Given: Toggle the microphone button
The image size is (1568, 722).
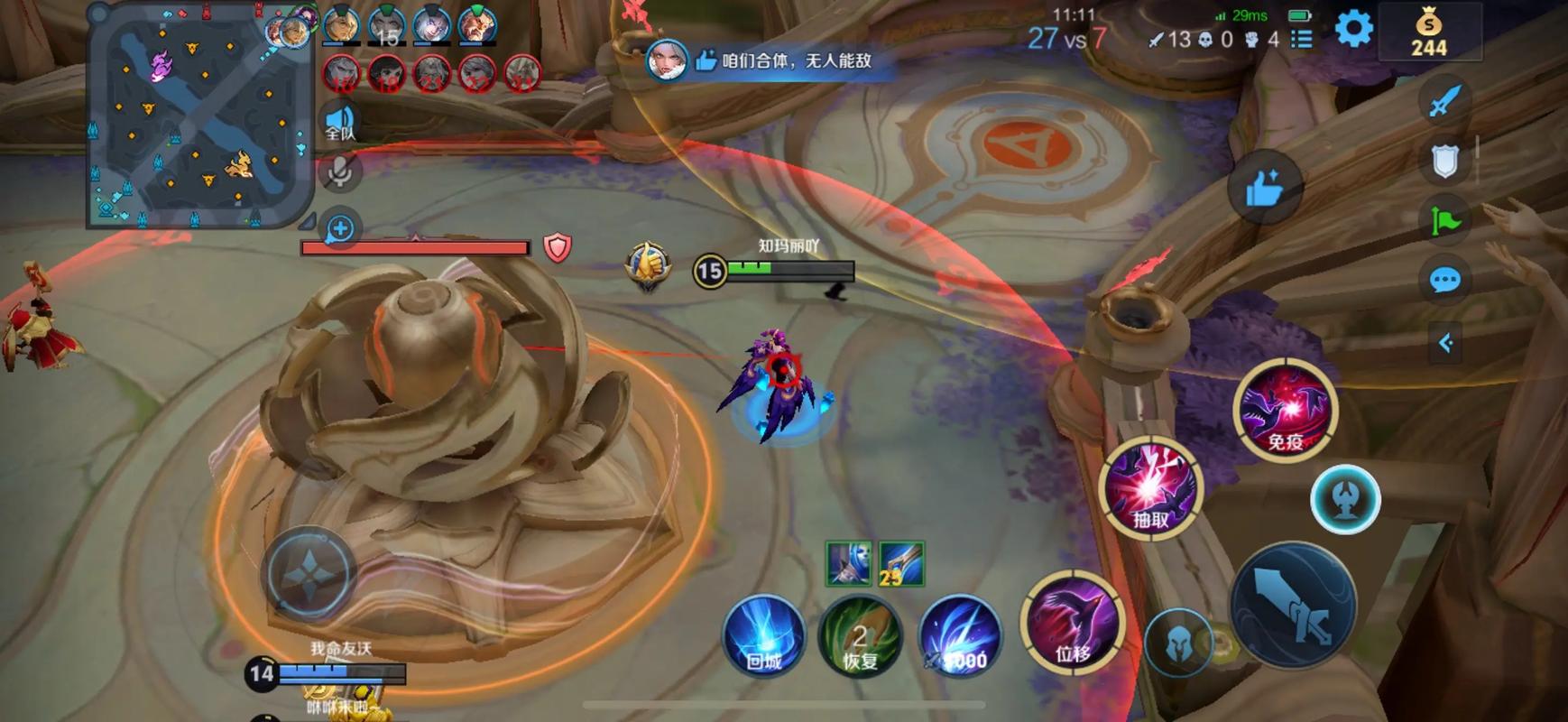Looking at the screenshot, I should (x=340, y=171).
